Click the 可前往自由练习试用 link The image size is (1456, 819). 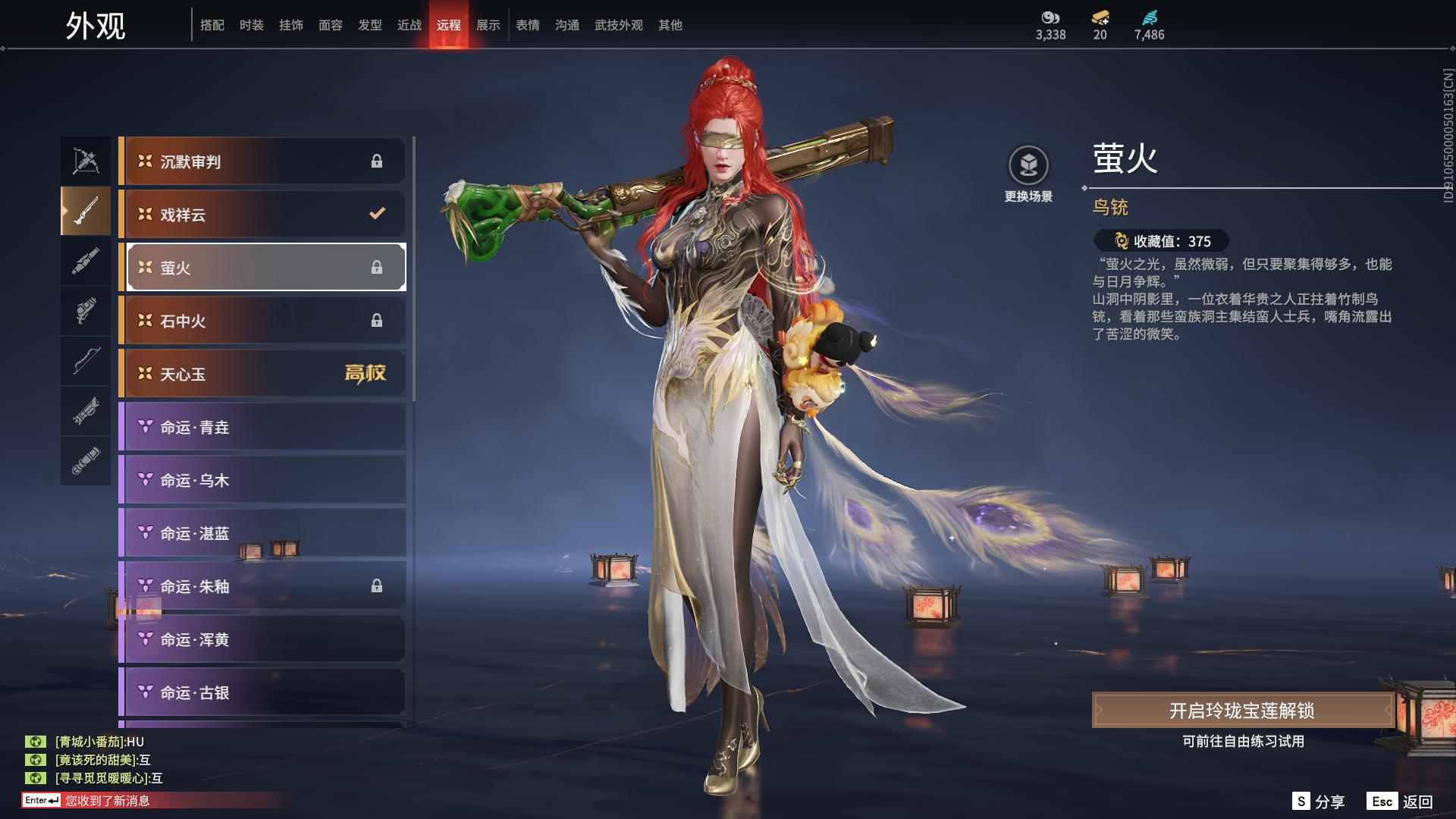[1244, 741]
